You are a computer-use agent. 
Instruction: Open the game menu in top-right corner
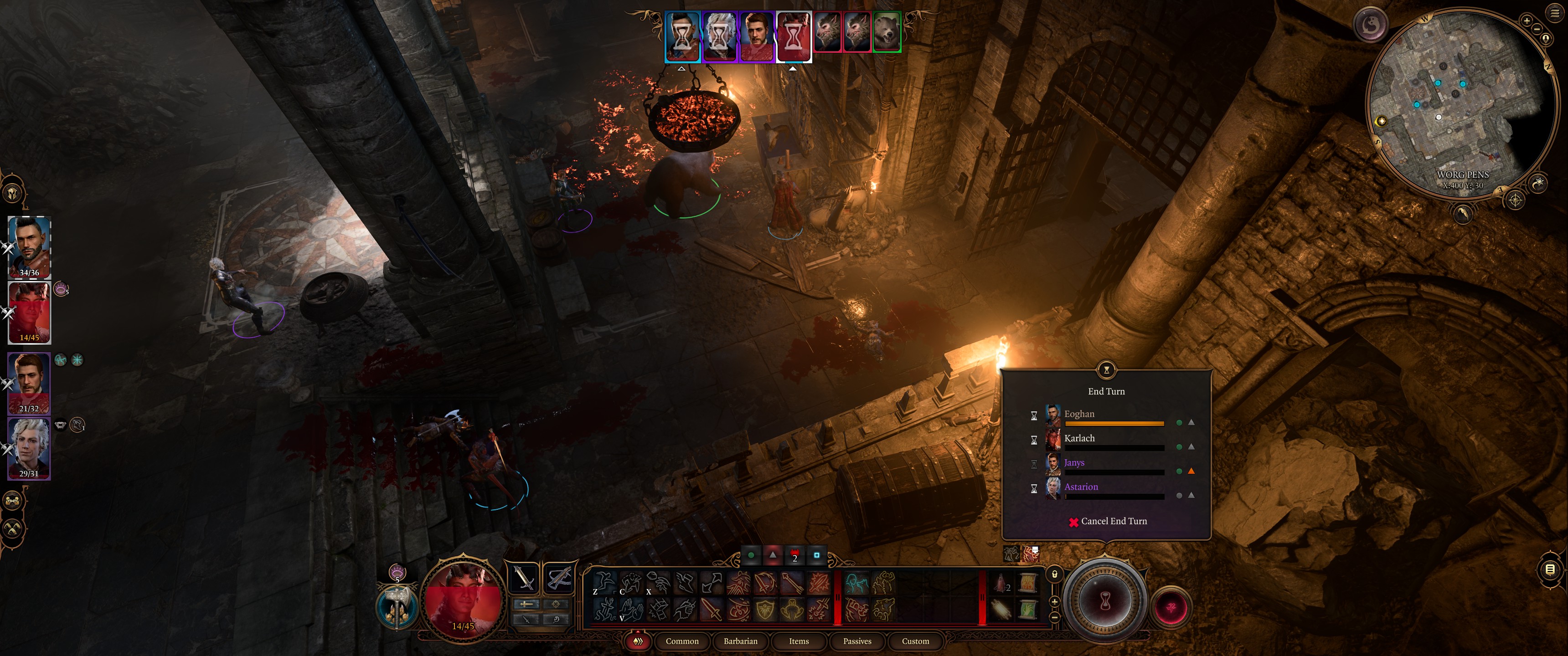(1555, 13)
